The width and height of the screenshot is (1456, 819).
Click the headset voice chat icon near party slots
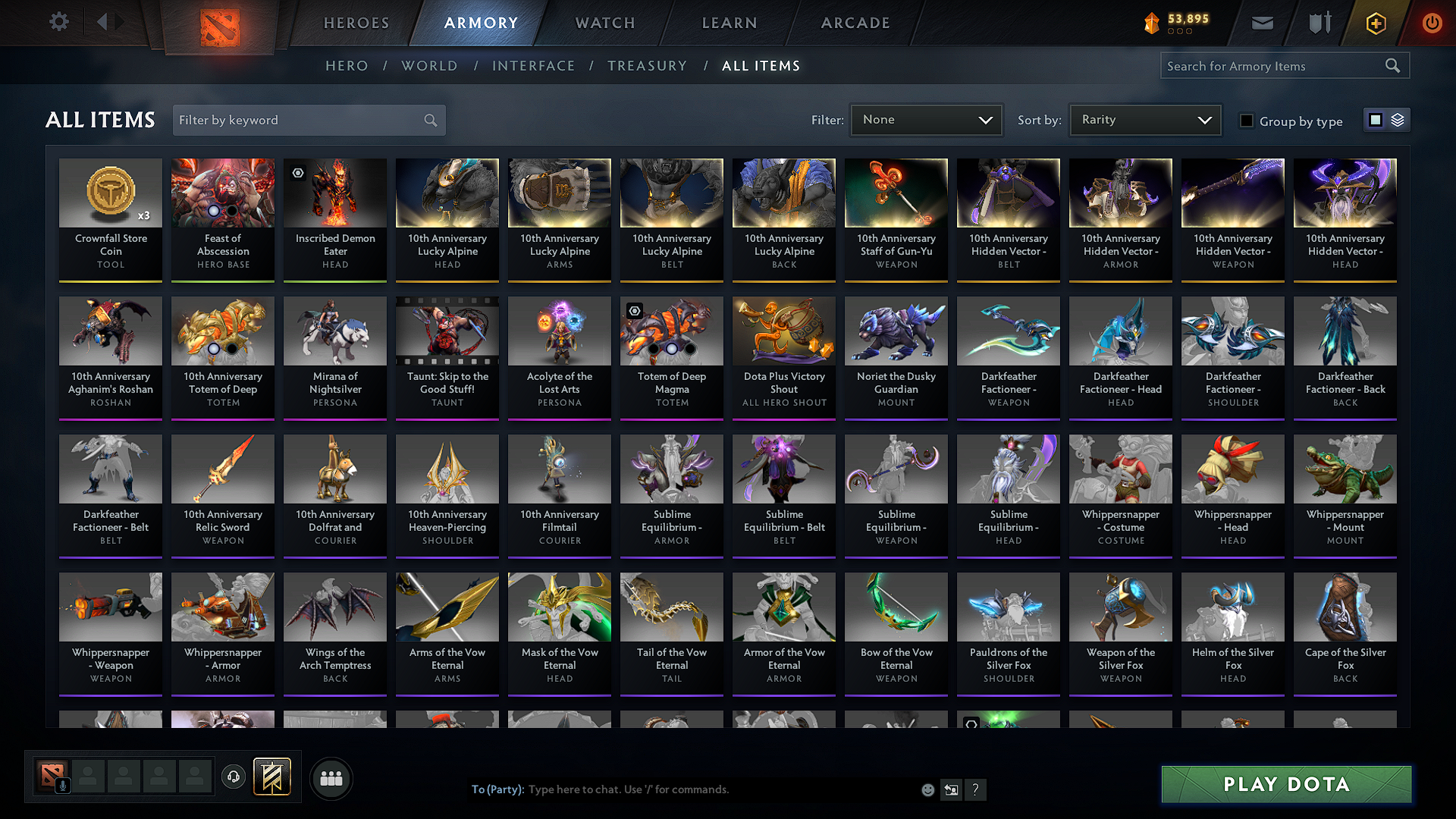pos(233,778)
